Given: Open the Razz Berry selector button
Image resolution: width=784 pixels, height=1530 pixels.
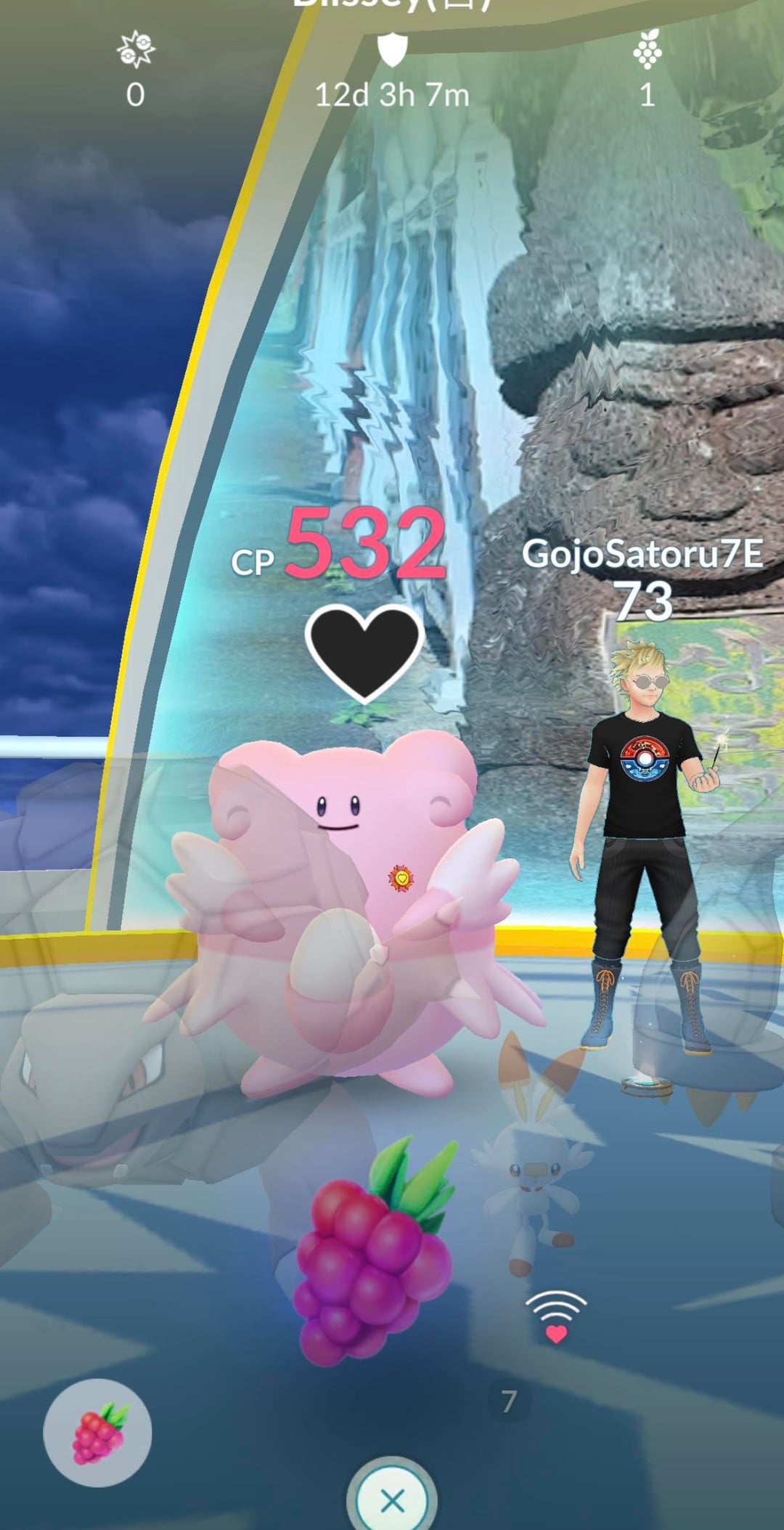Looking at the screenshot, I should (x=97, y=1433).
